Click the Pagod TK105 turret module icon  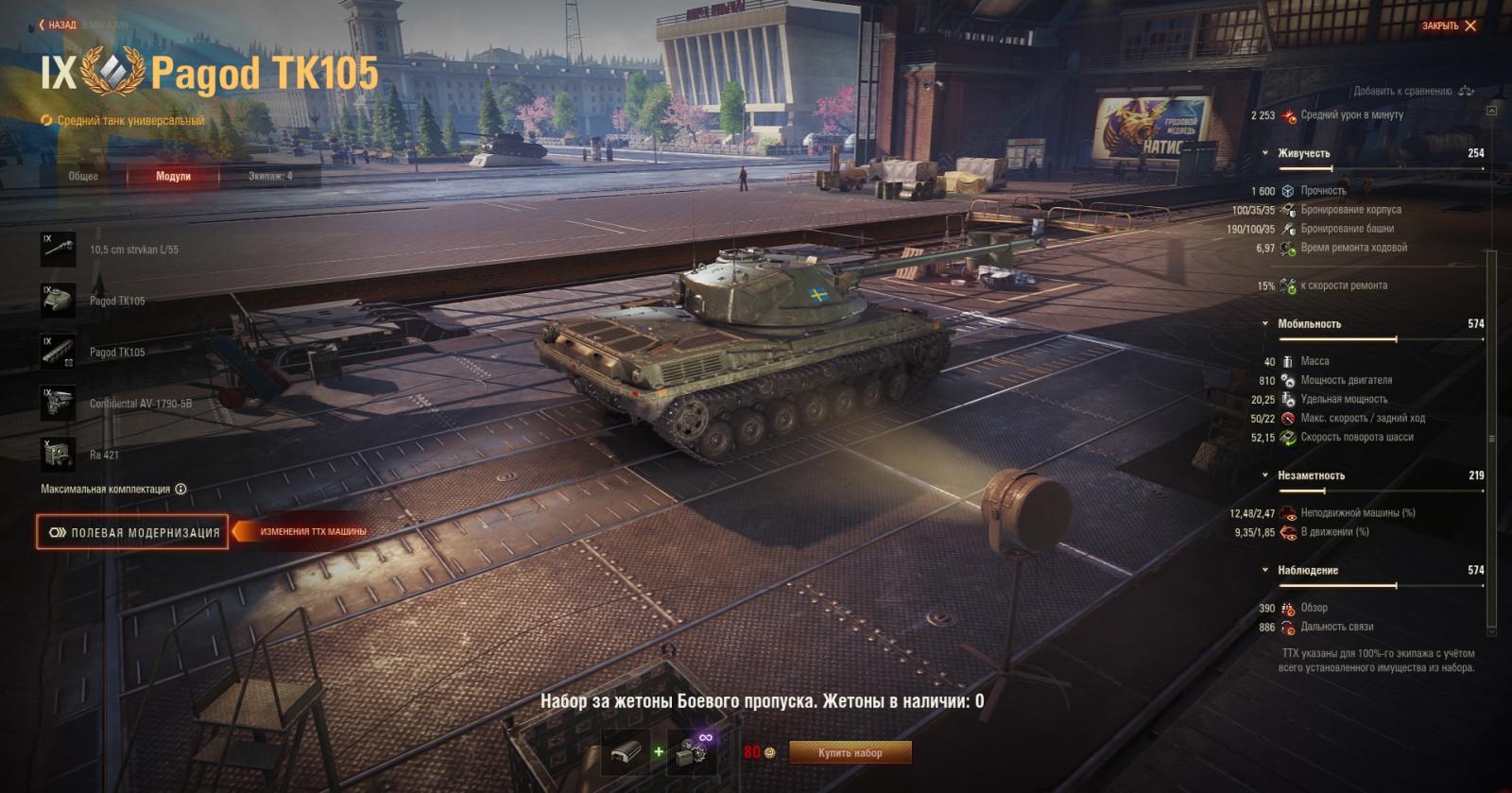coord(60,301)
